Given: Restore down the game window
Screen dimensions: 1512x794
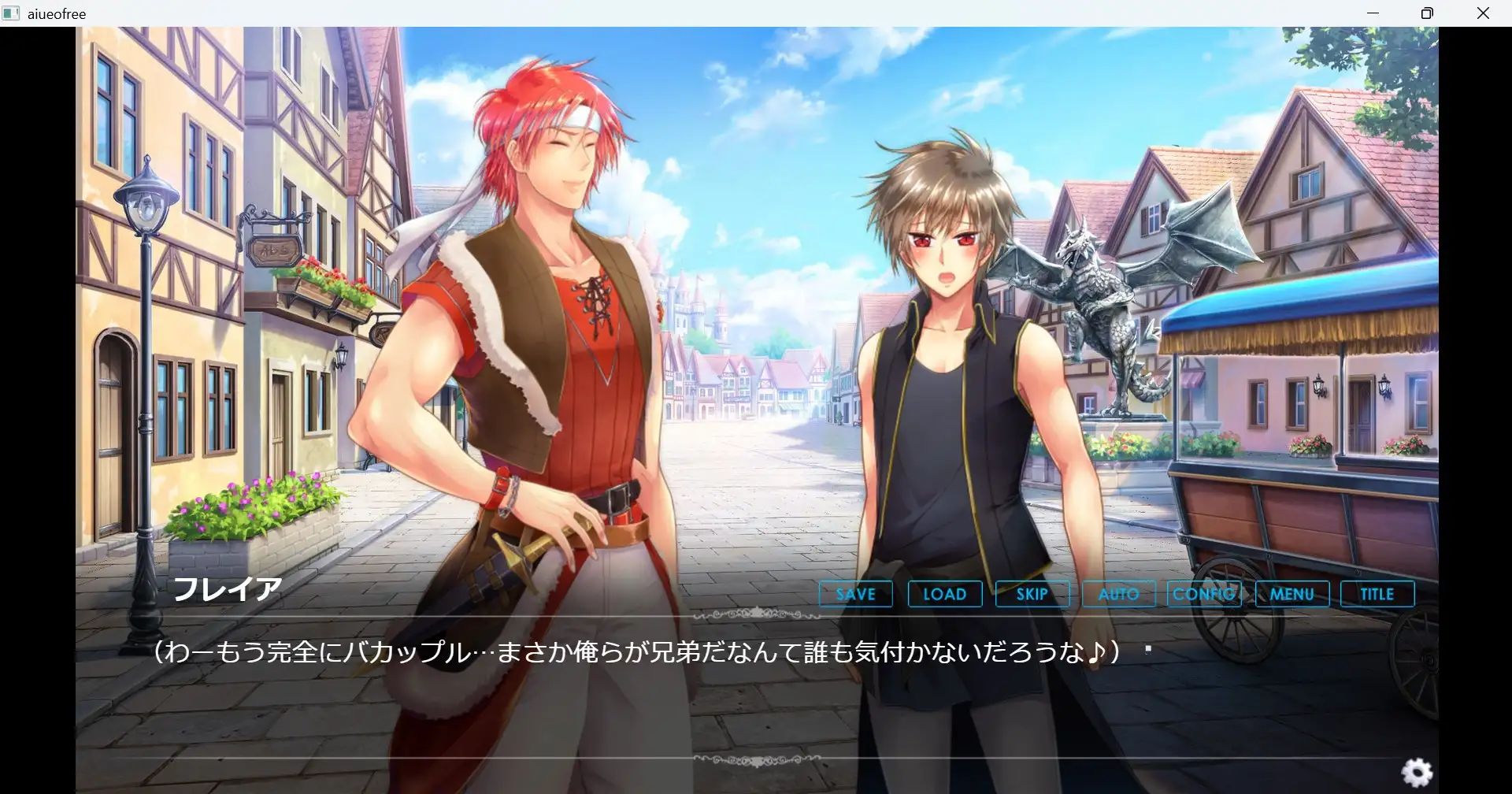Looking at the screenshot, I should tap(1427, 13).
